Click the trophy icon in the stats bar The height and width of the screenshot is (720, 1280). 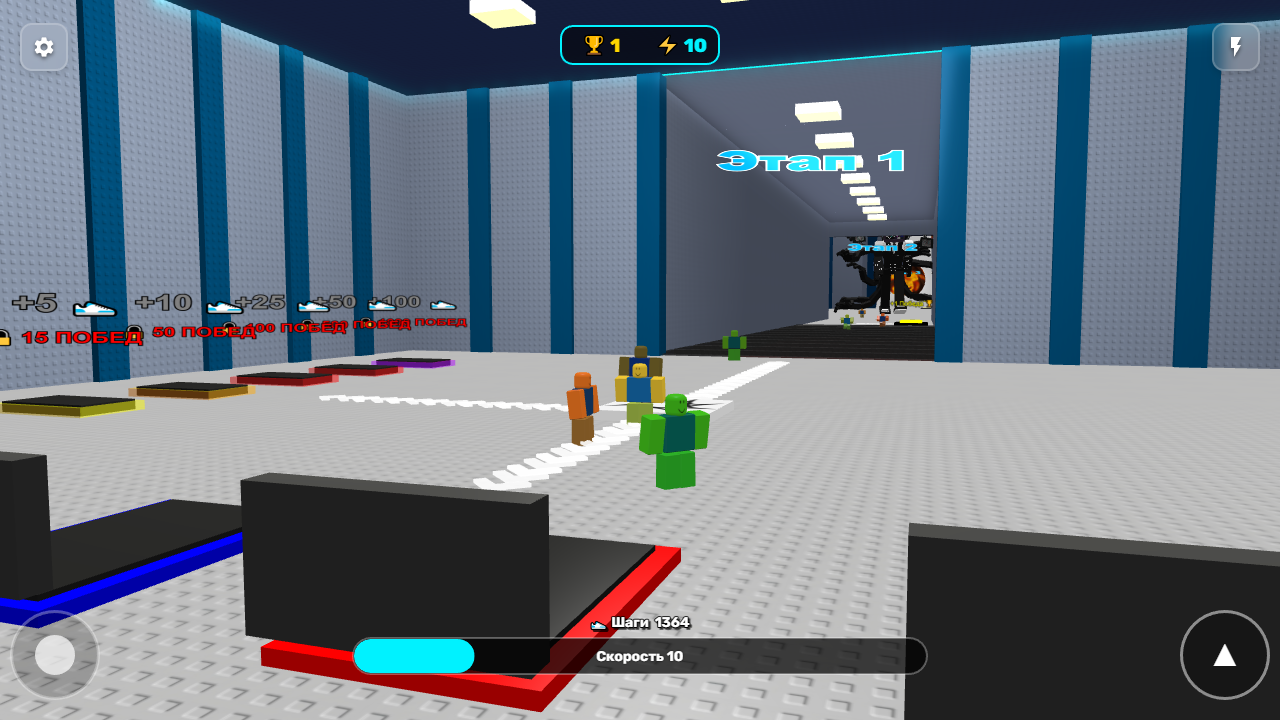pos(592,44)
